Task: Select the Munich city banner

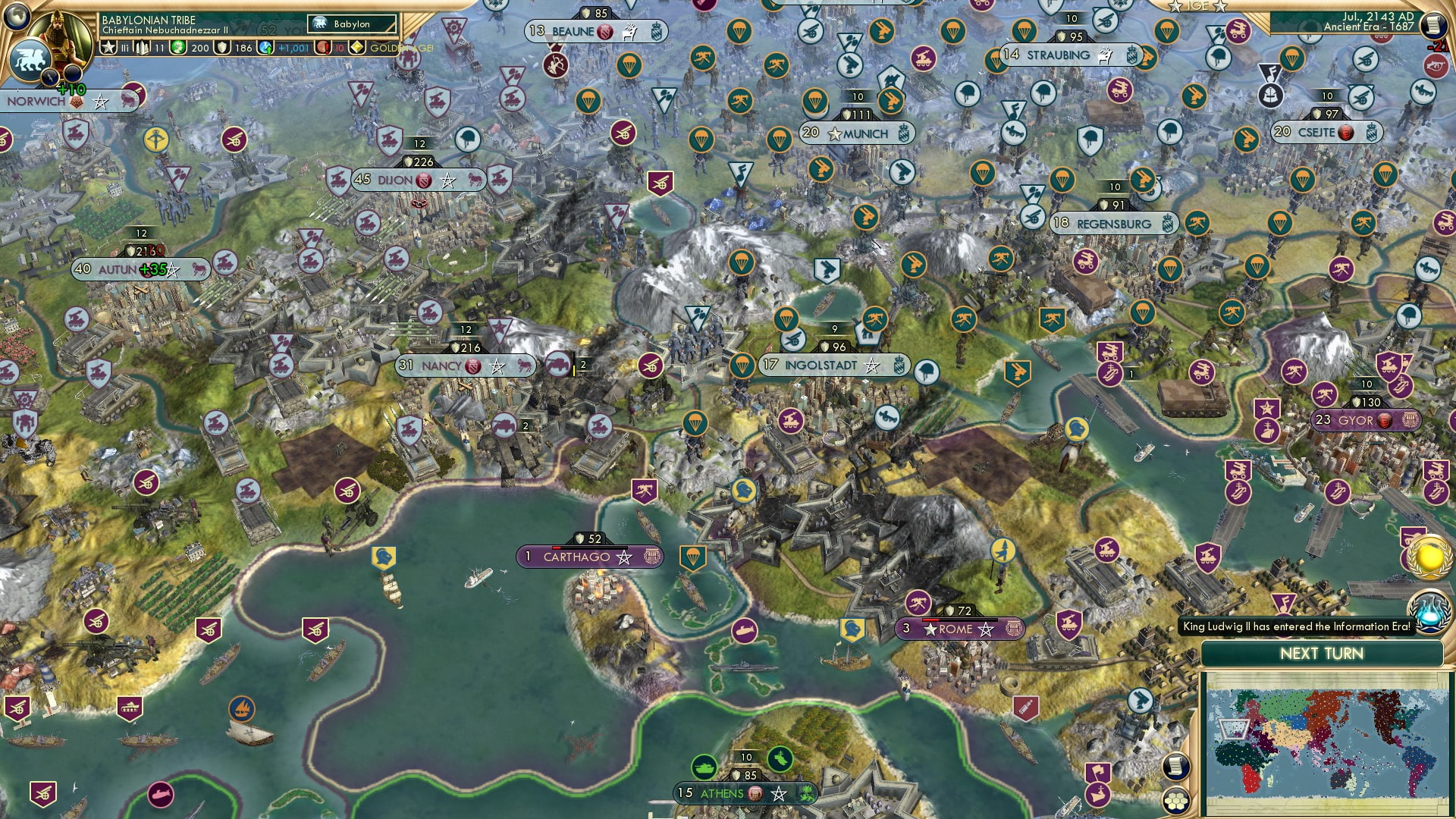Action: (858, 132)
